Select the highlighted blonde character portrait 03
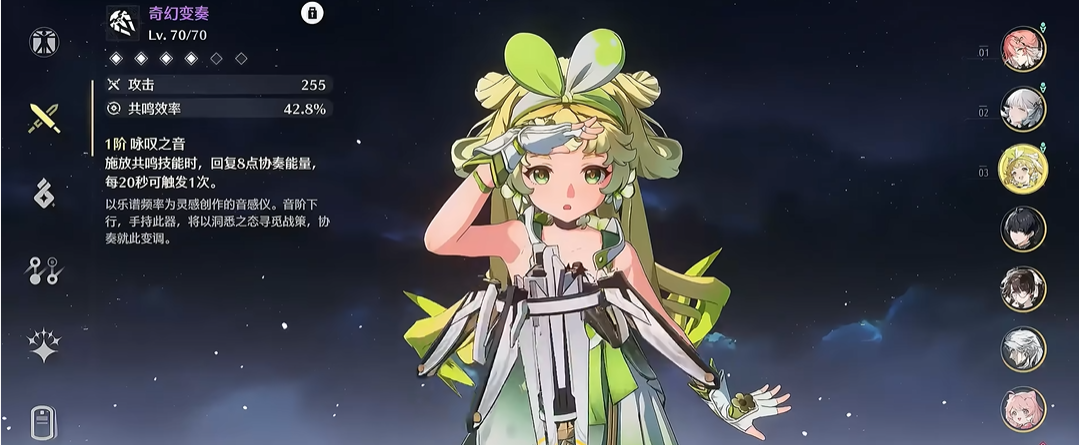The image size is (1079, 445). [x=1023, y=169]
